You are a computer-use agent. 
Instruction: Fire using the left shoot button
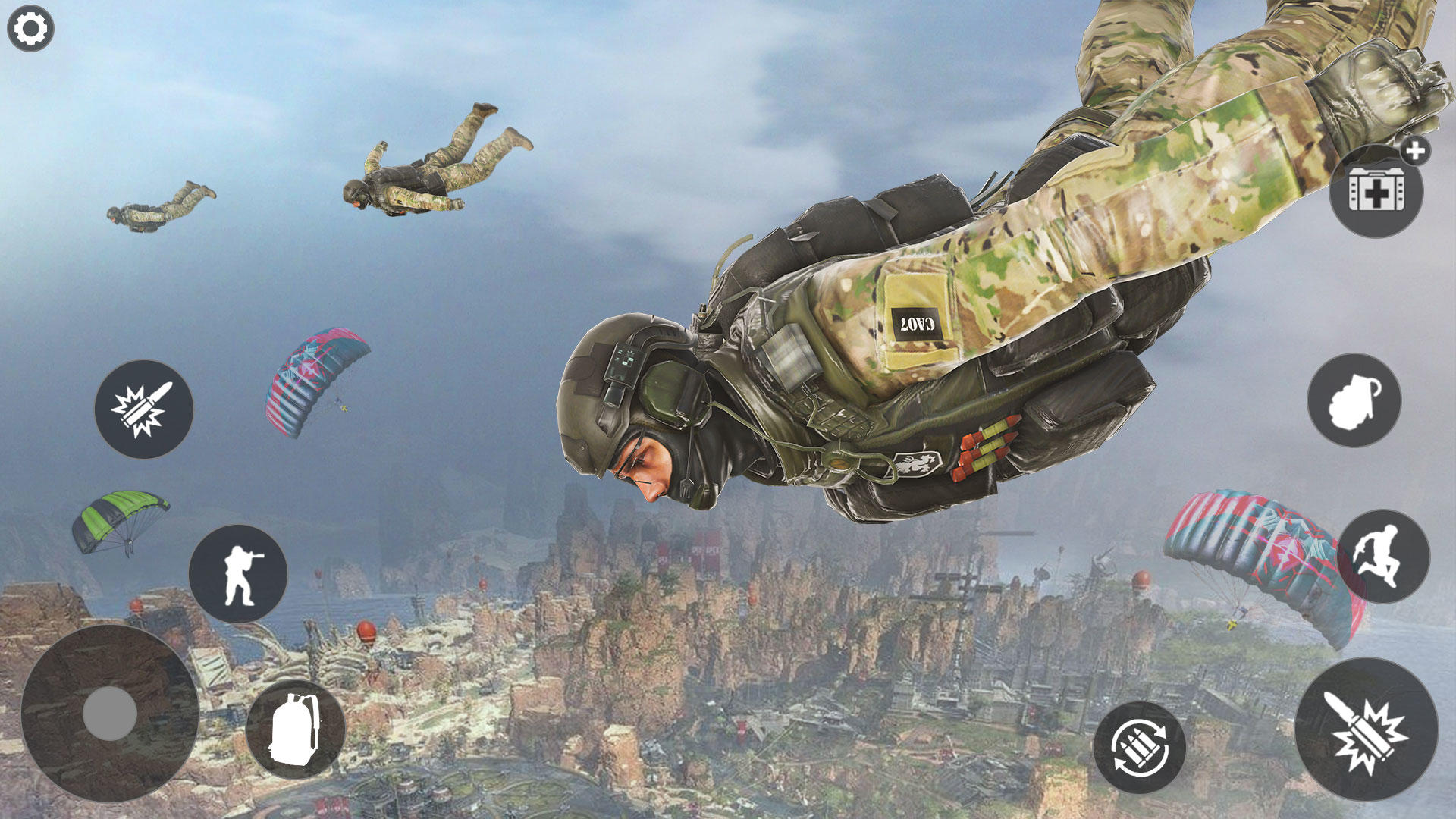(x=143, y=409)
